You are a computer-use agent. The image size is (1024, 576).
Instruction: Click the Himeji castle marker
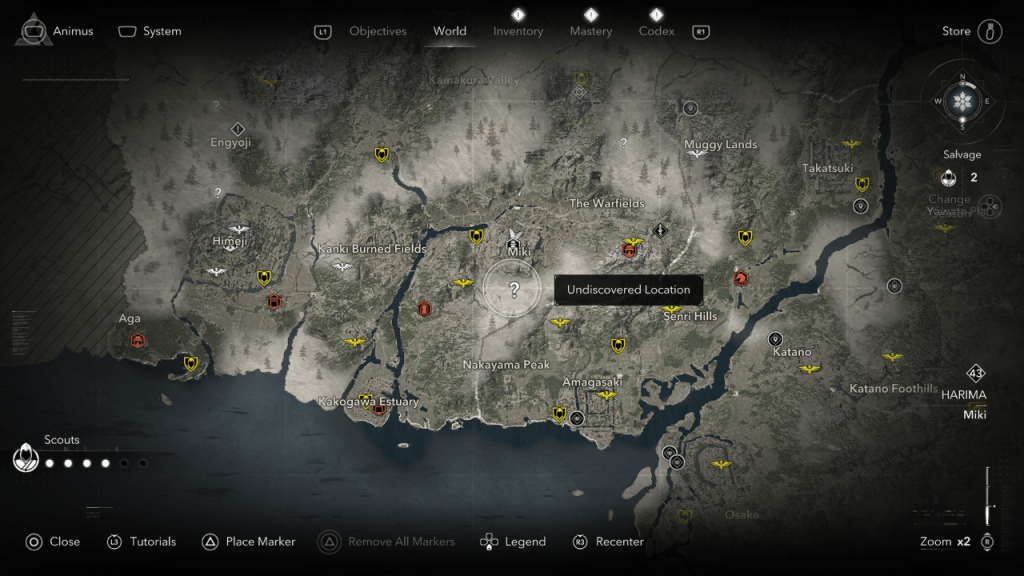pyautogui.click(x=238, y=229)
